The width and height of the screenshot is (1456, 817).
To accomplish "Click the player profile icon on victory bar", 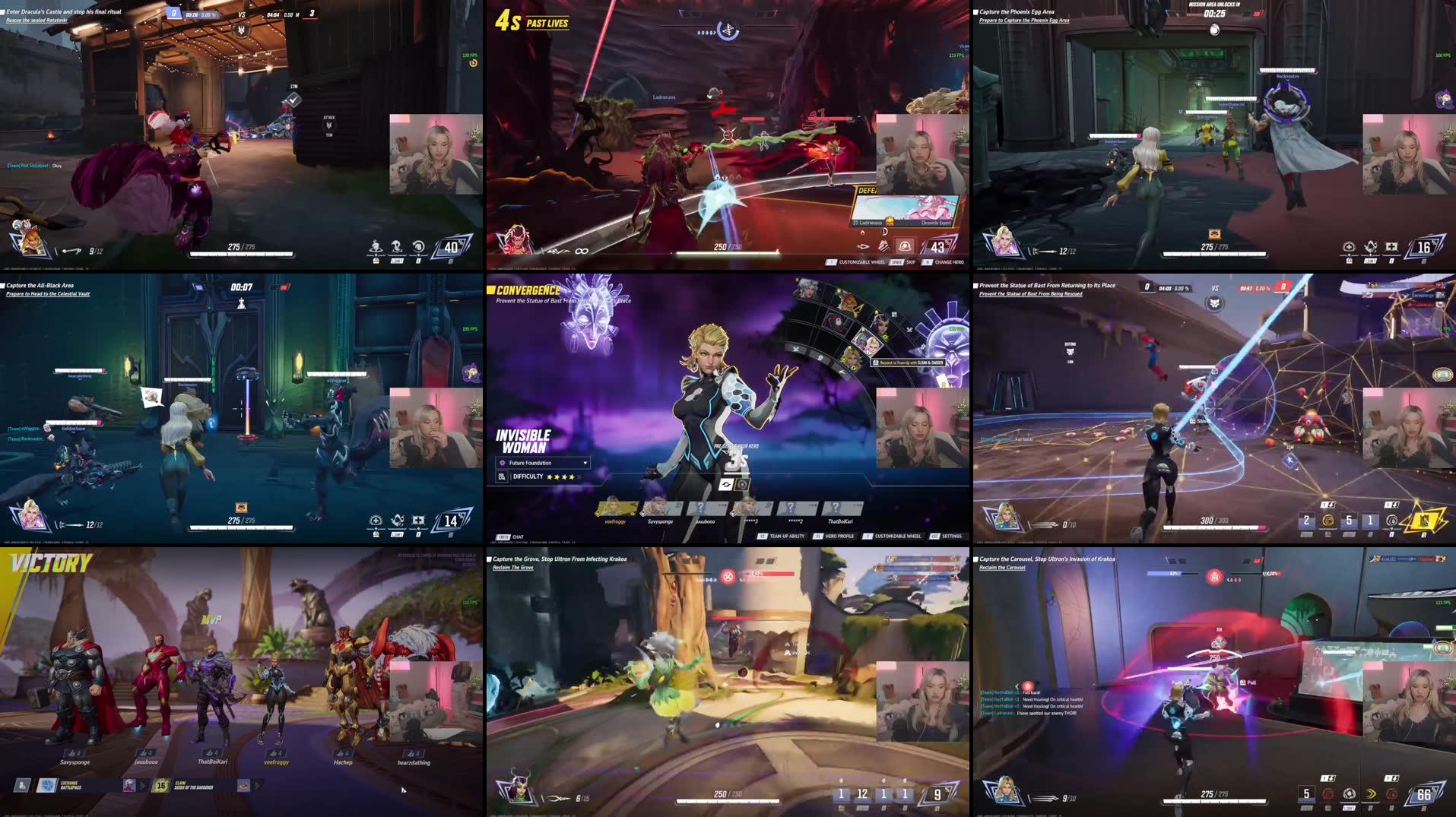I will (x=21, y=785).
